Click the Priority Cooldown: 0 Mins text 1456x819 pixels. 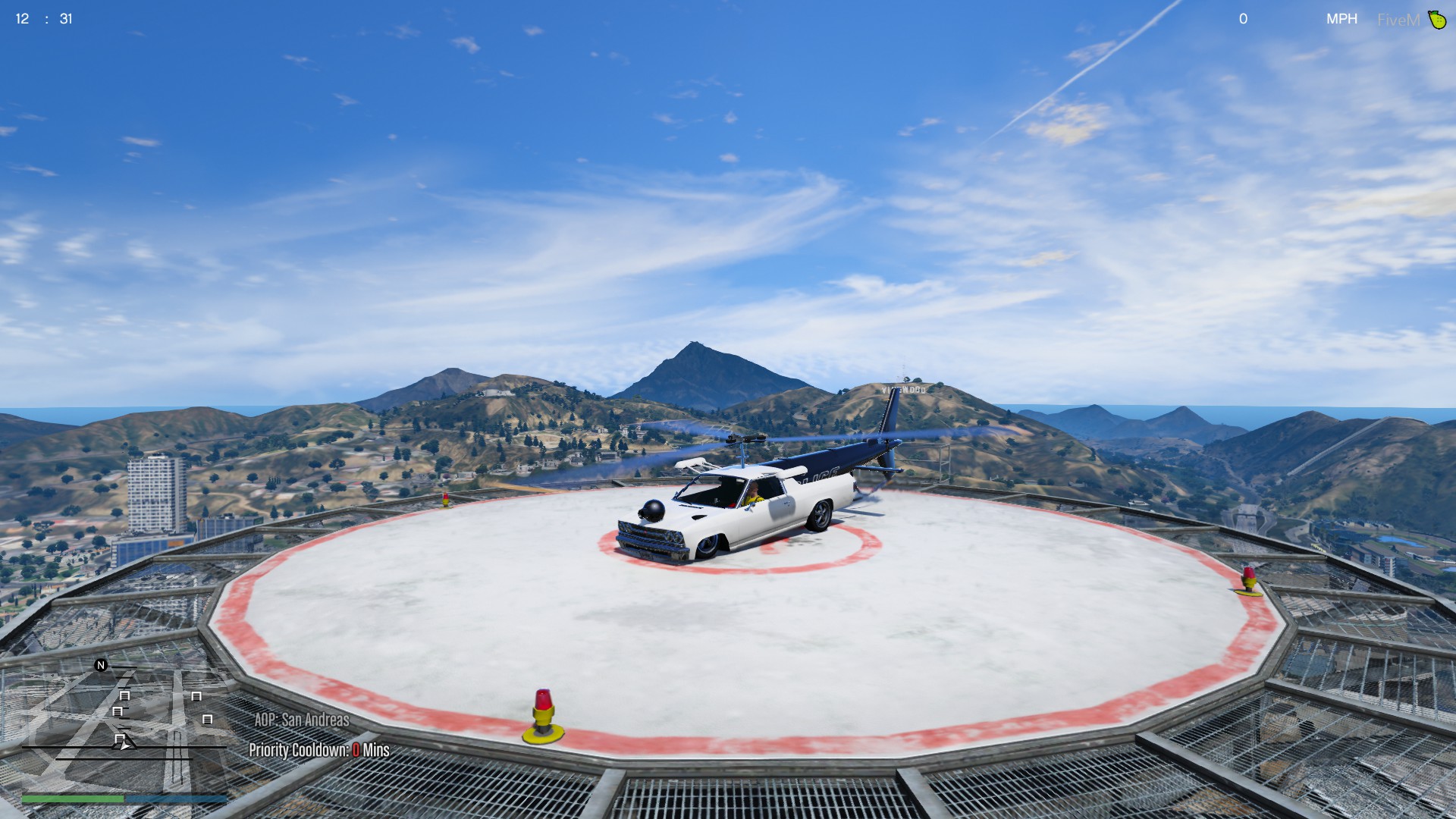click(x=318, y=749)
